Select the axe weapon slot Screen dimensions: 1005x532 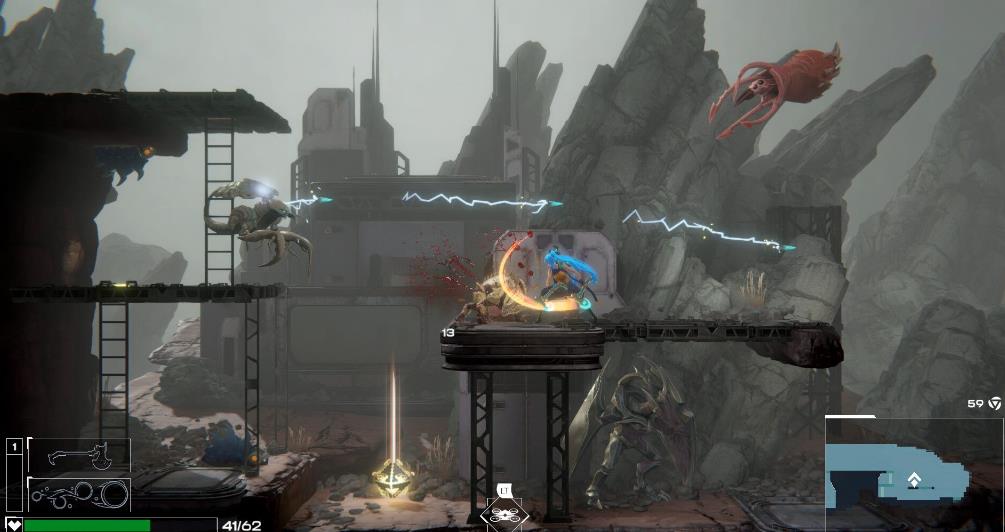tap(80, 455)
